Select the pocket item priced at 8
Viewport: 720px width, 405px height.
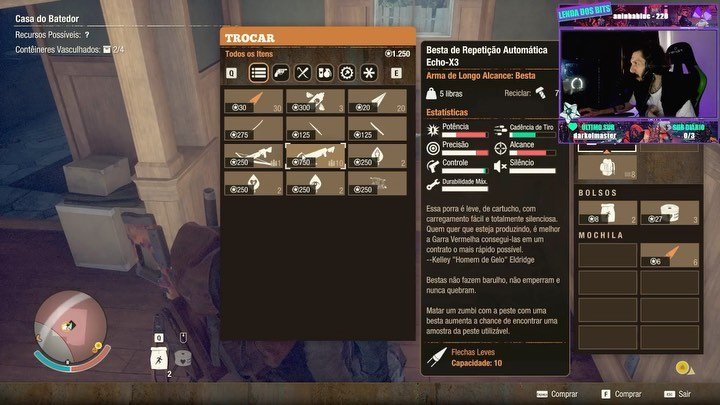pyautogui.click(x=607, y=213)
